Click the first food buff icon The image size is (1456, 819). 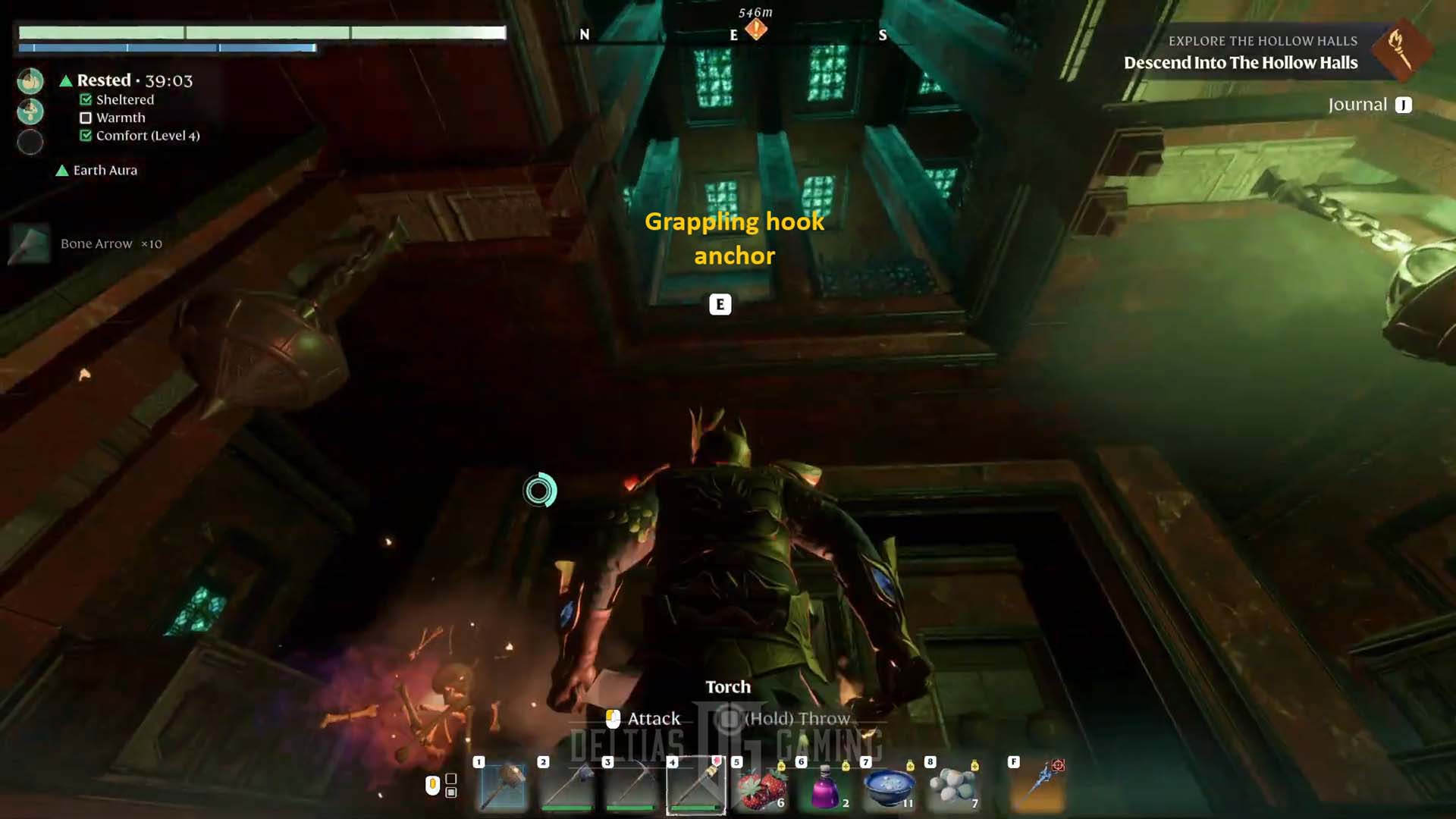(30, 81)
